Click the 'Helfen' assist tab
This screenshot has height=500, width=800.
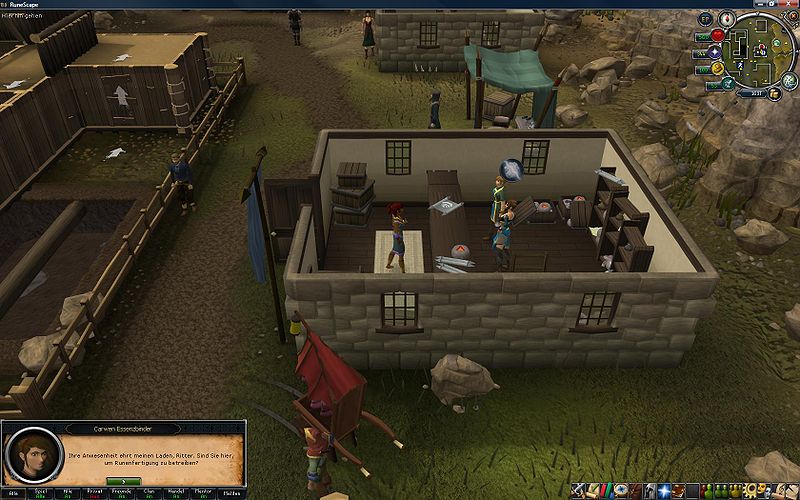click(x=232, y=493)
